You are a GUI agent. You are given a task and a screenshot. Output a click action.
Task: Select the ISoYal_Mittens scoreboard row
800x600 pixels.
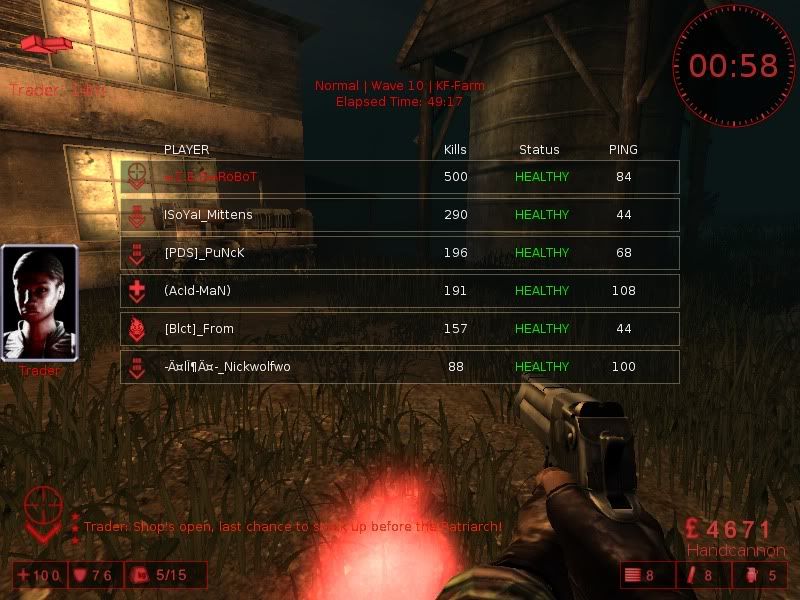tap(400, 215)
